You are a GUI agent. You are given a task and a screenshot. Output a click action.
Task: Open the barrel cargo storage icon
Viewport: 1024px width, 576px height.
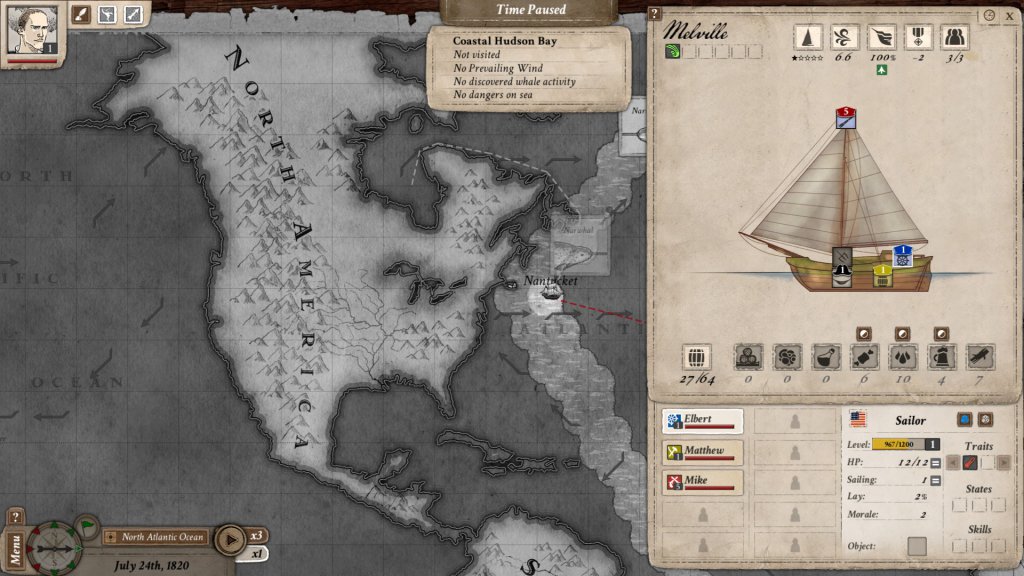696,357
